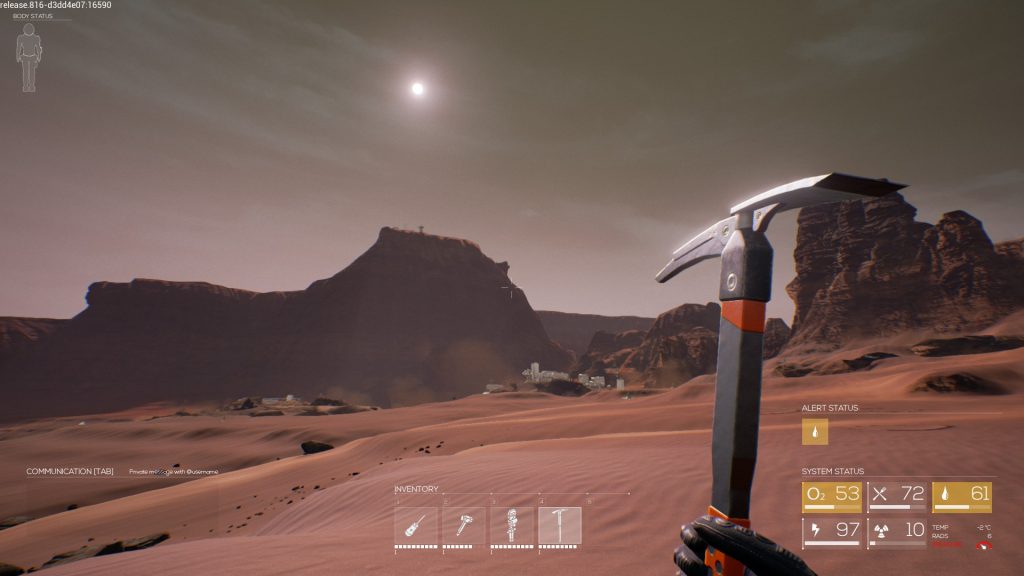1024x576 pixels.
Task: Choose the hammer in the inventory
Action: 463,525
